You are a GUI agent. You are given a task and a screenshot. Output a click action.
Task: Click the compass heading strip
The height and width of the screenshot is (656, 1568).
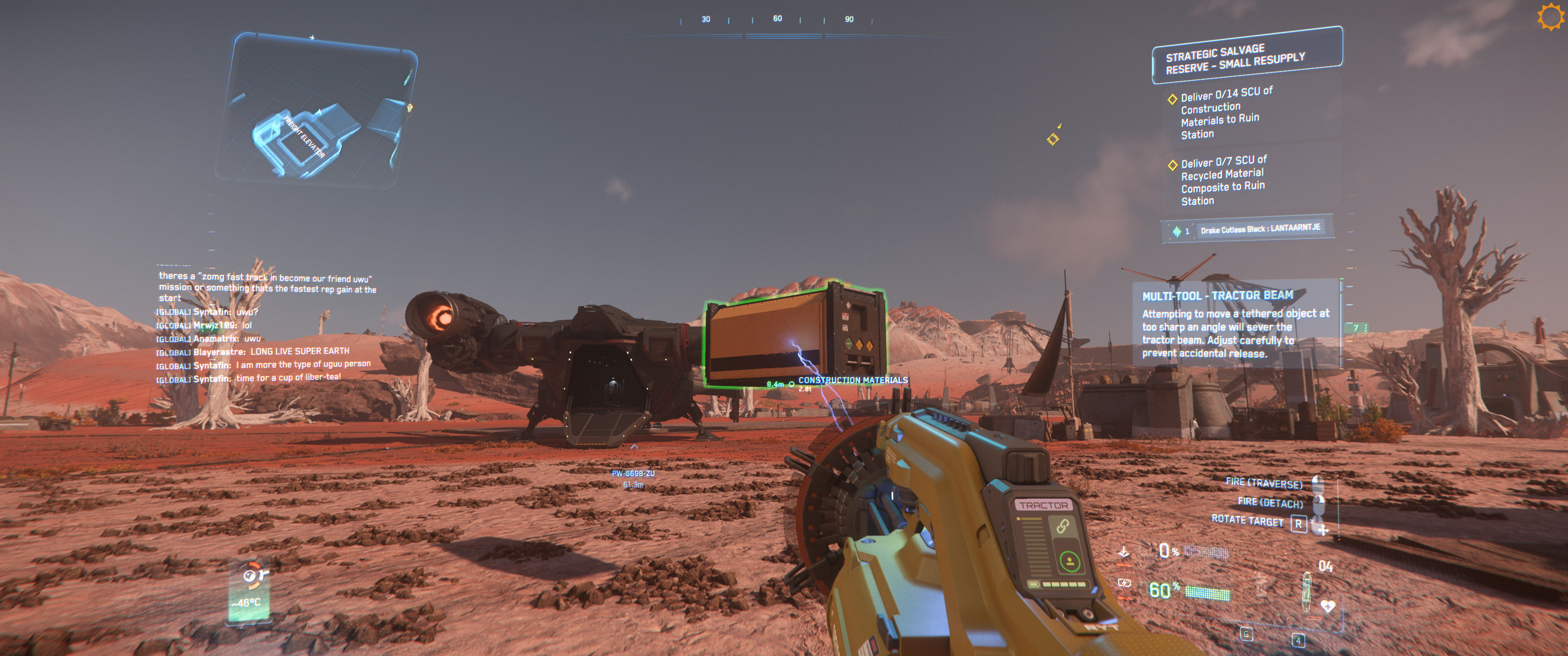777,20
